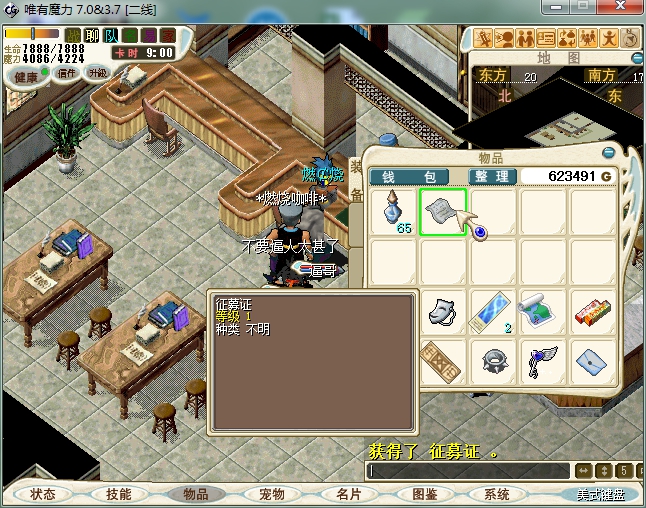Viewport: 646px width, 508px height.
Task: Toggle the 聊 chat mode icon
Action: click(x=92, y=35)
